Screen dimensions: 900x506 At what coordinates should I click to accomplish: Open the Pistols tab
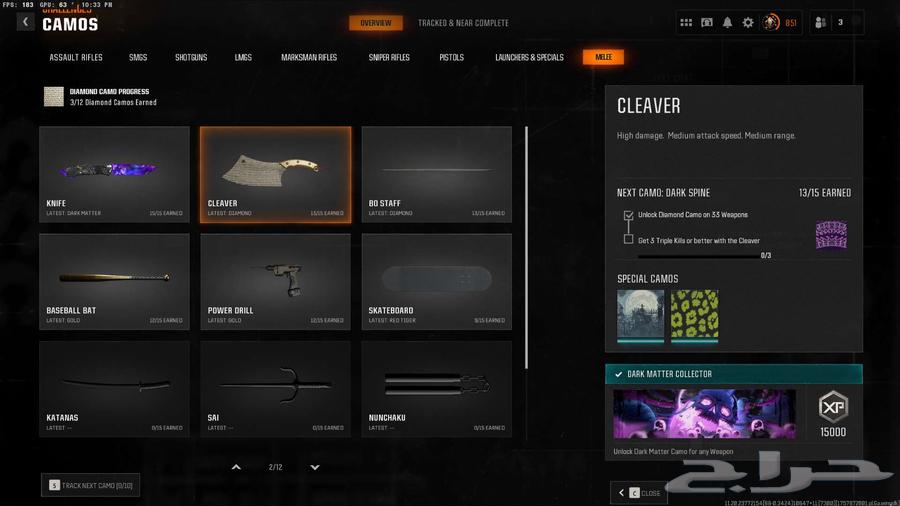pos(451,58)
